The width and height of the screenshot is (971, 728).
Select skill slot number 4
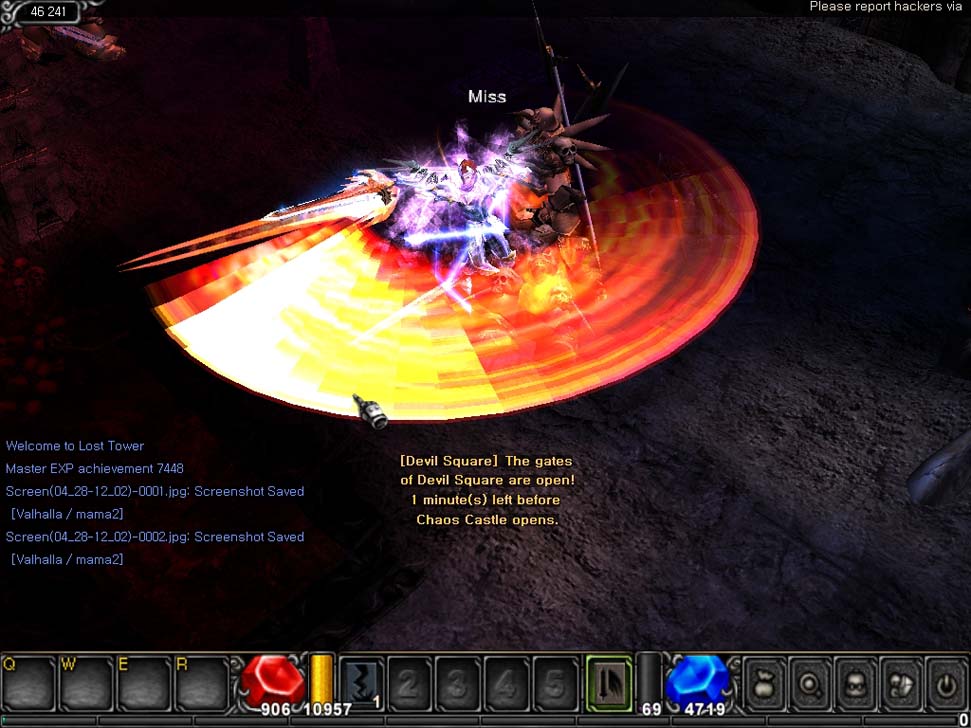click(x=507, y=684)
